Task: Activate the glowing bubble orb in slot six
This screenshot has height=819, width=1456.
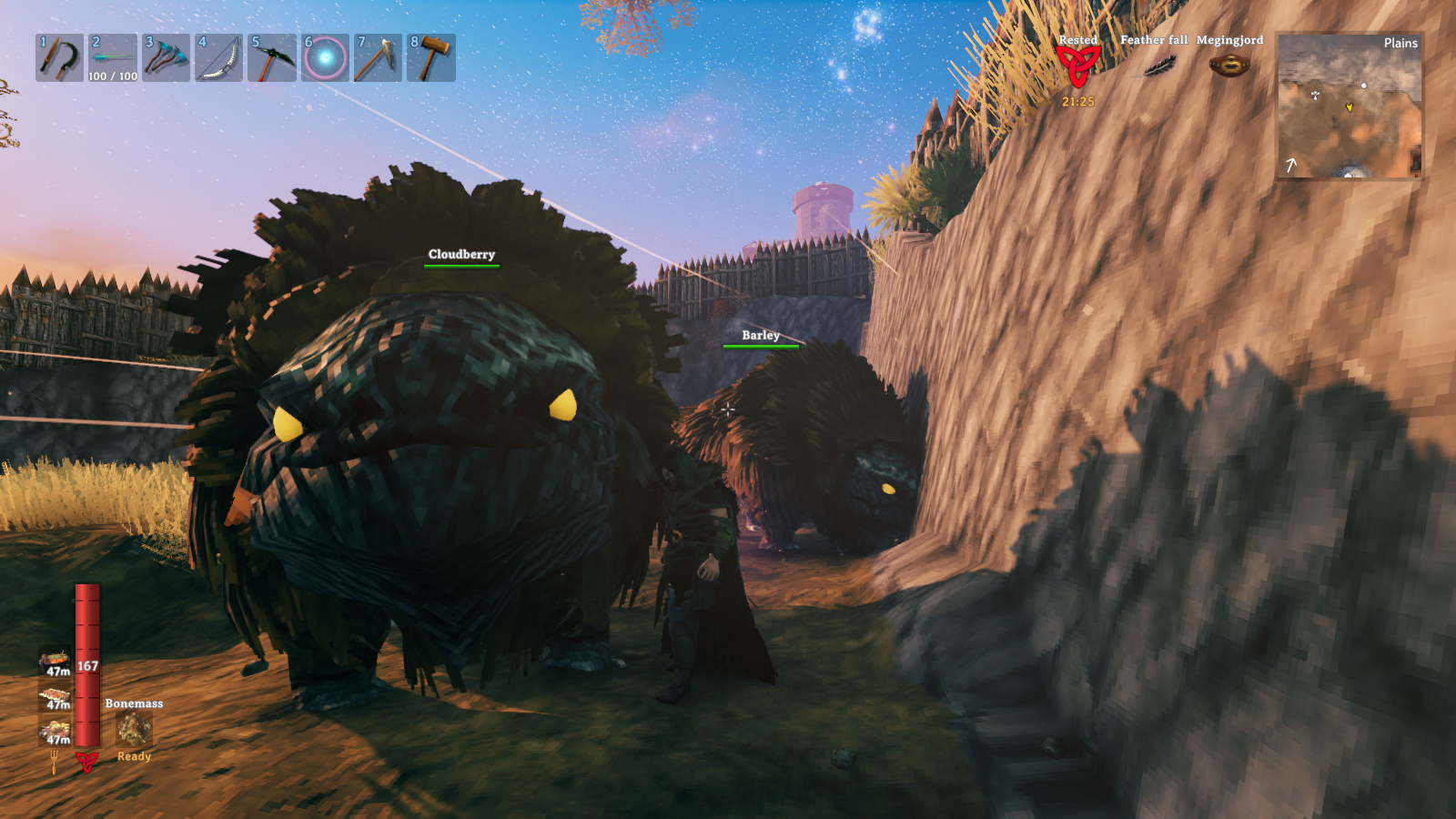Action: pos(325,58)
